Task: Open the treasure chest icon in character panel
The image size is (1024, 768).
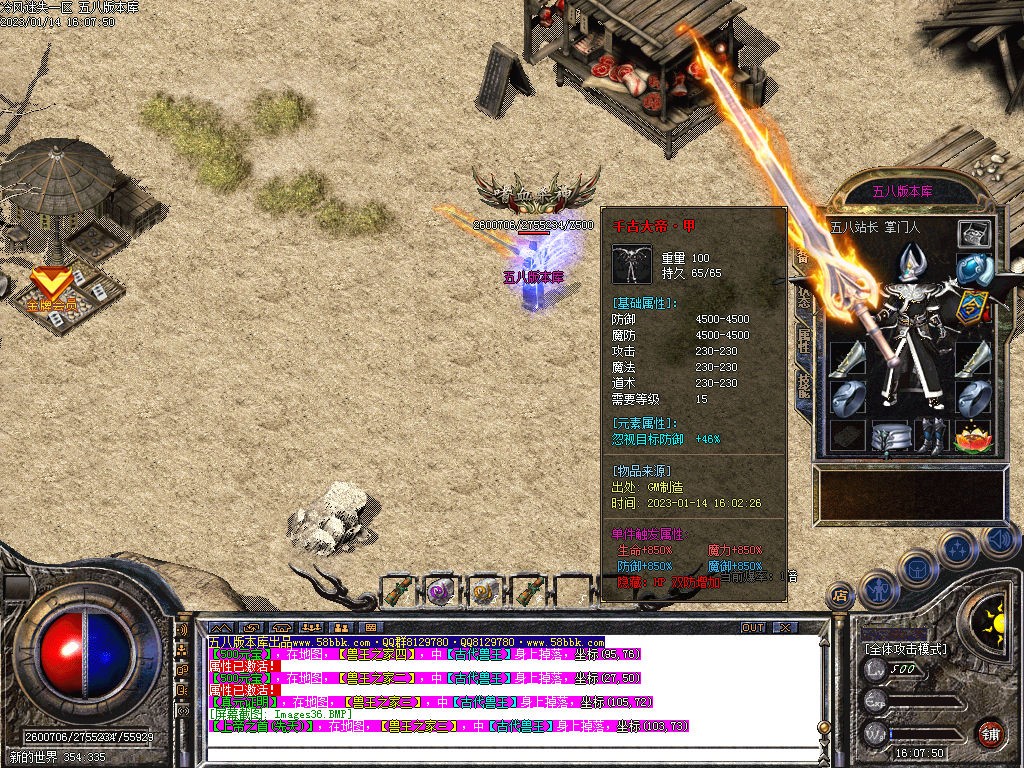Action: click(x=974, y=234)
